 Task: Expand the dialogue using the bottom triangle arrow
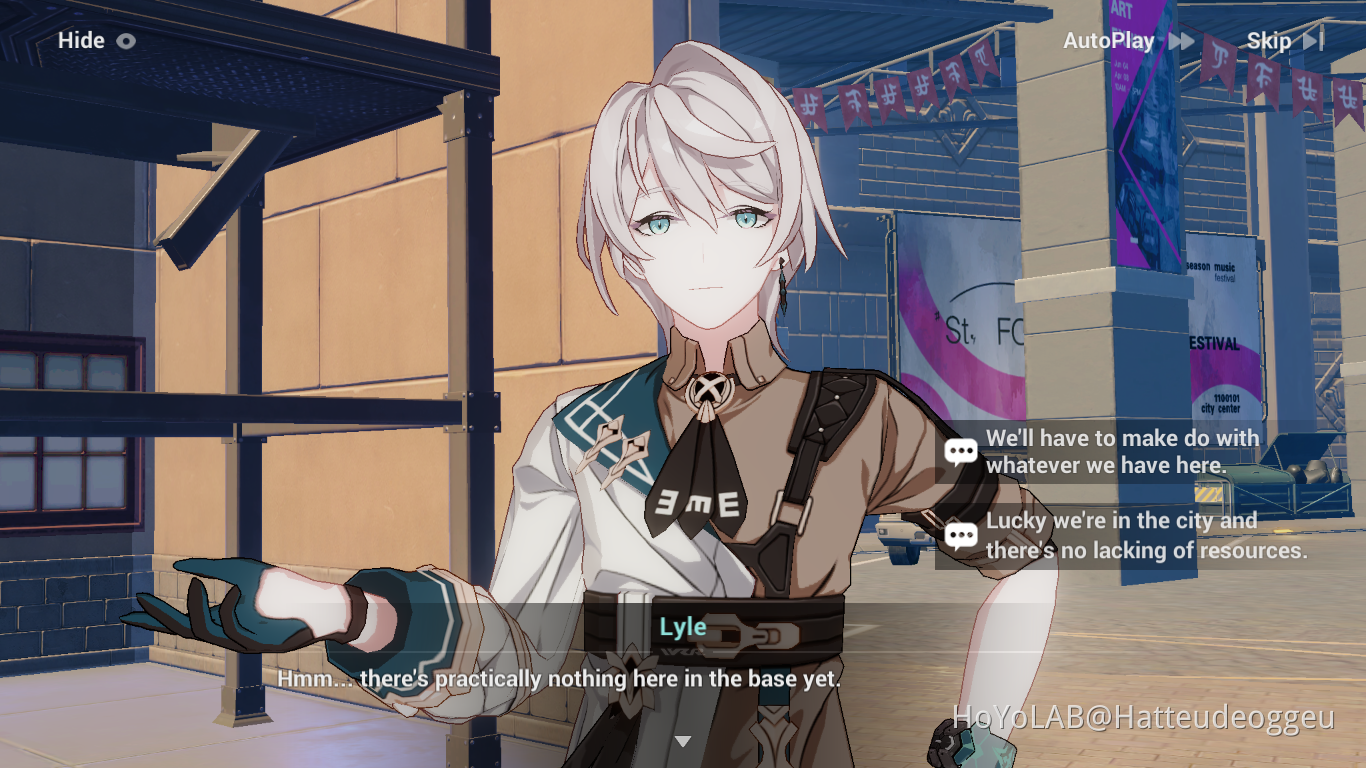pyautogui.click(x=683, y=741)
